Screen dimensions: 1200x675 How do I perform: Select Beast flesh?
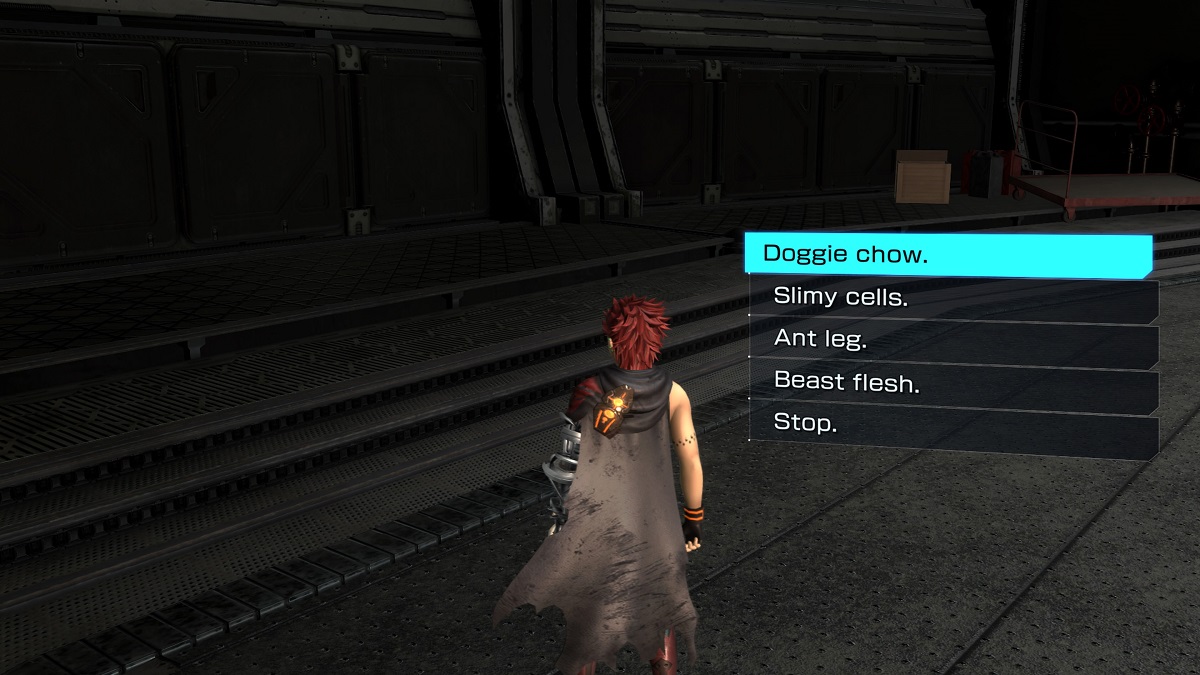point(953,383)
